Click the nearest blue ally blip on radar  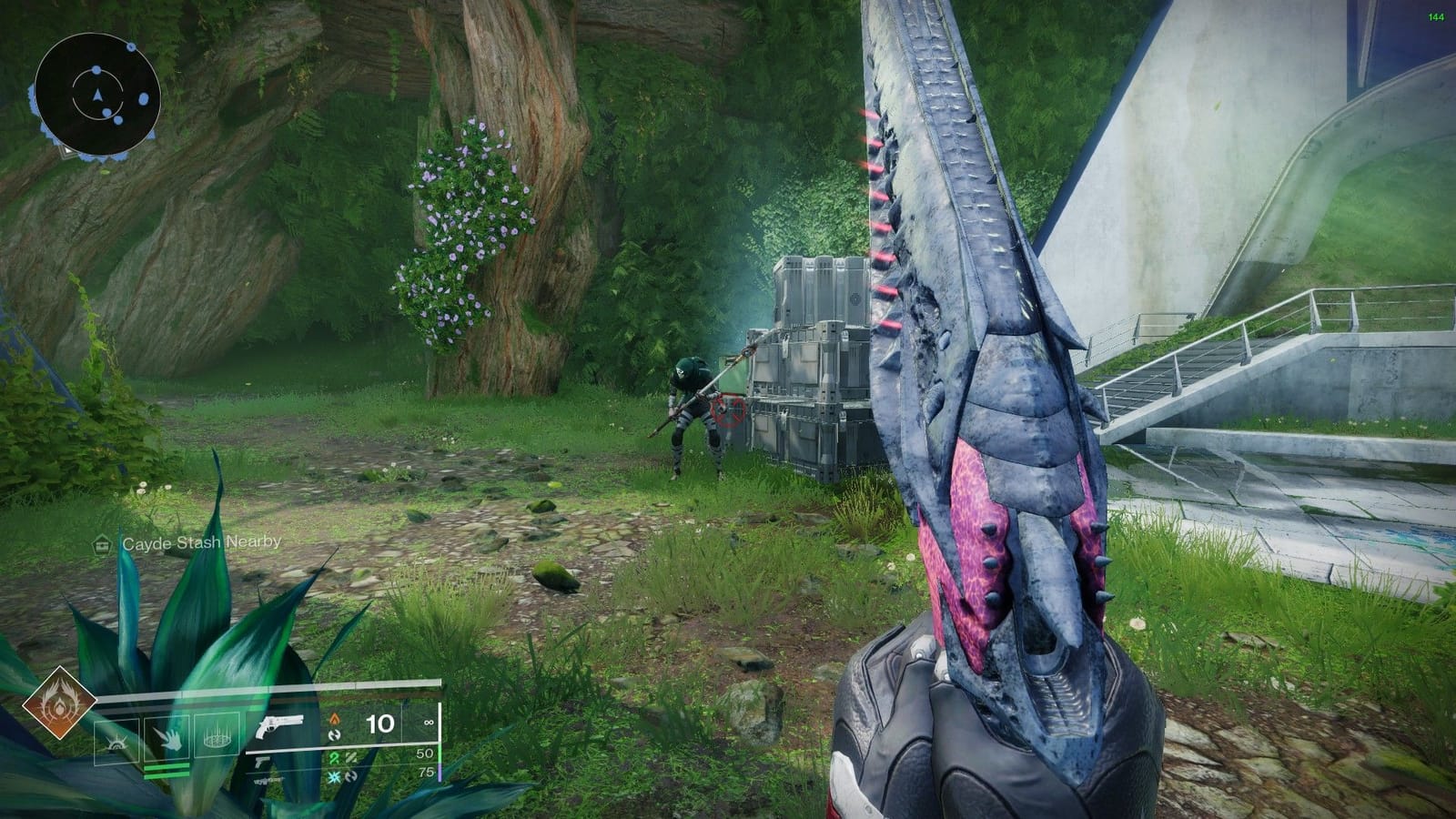tap(107, 113)
